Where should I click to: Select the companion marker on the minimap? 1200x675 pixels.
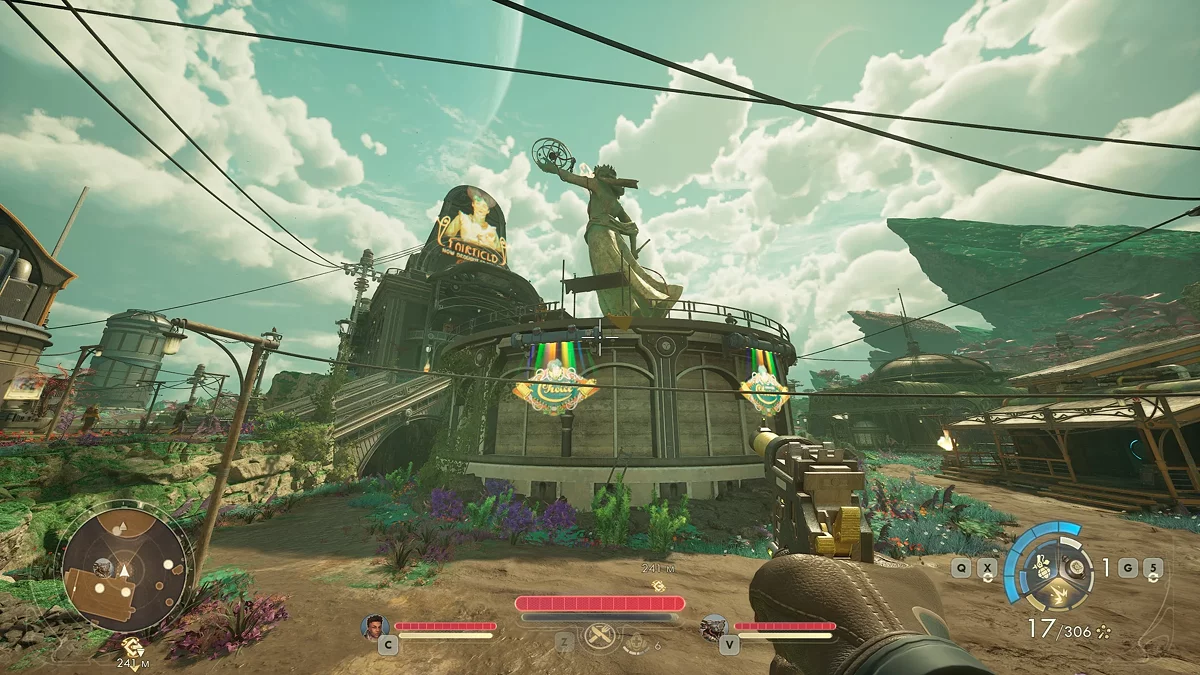coord(101,567)
